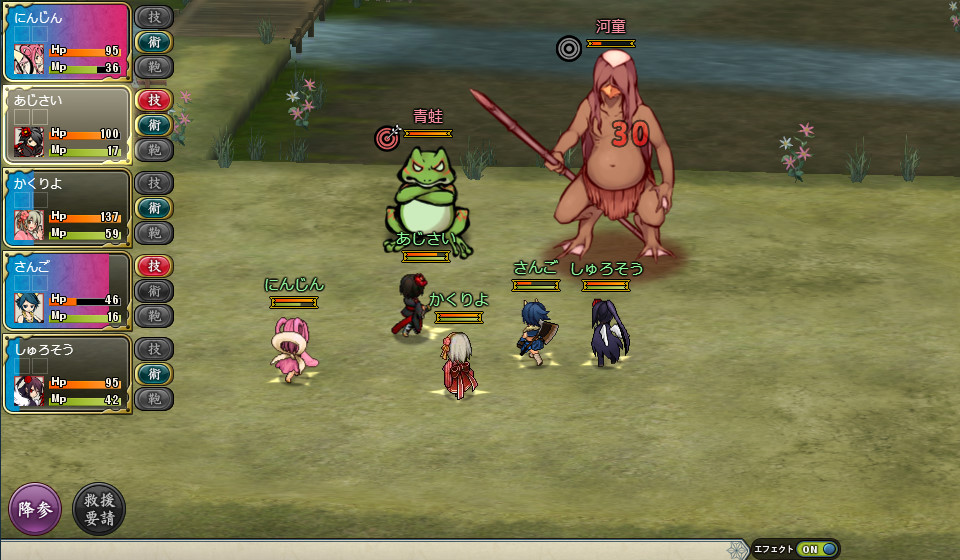Open かくりよ's 鞄 bag button

click(x=154, y=233)
